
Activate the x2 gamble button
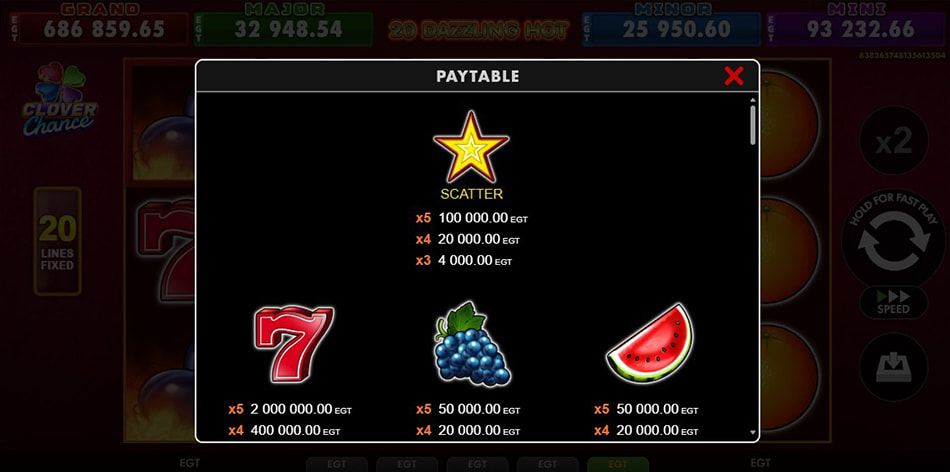[x=893, y=141]
